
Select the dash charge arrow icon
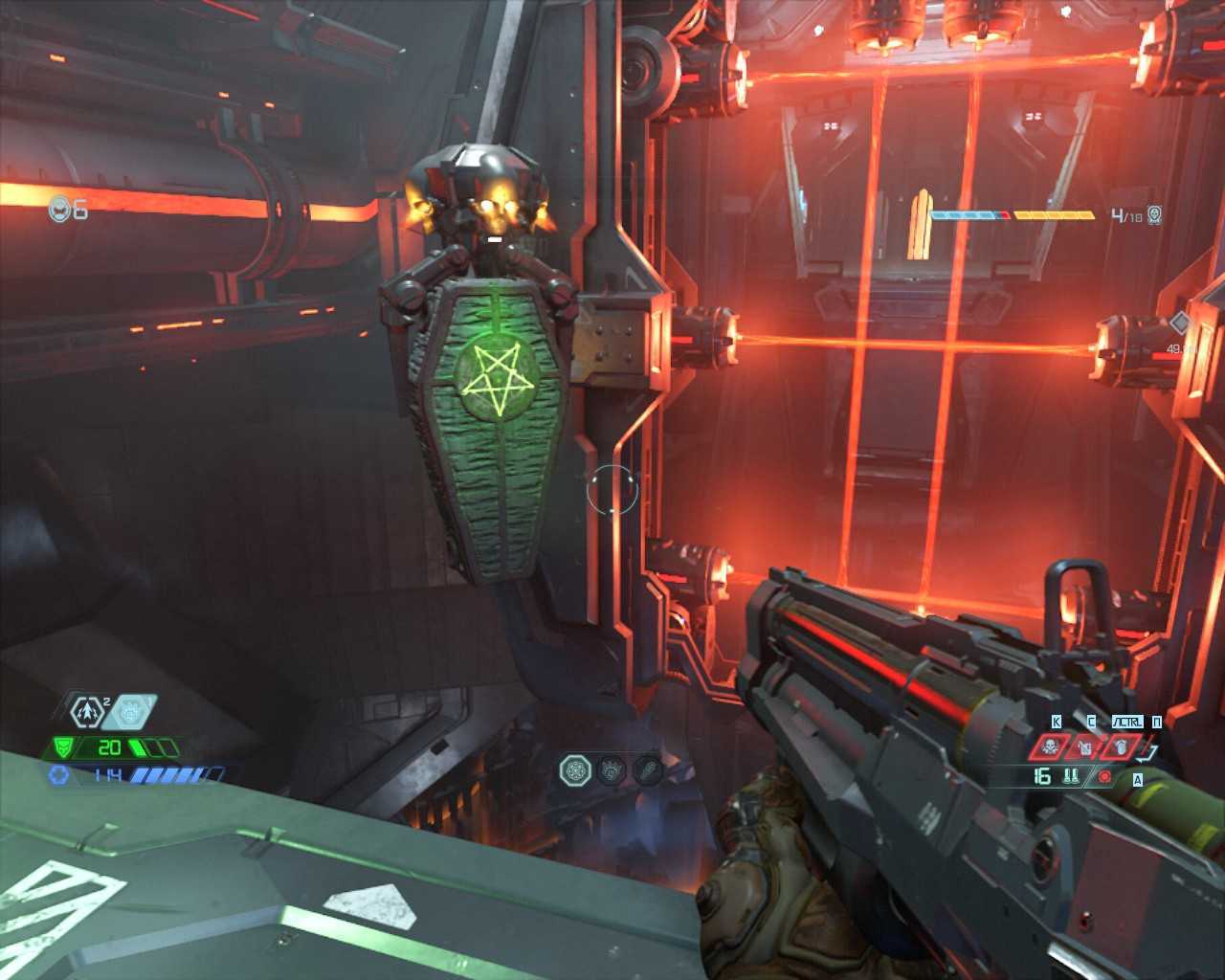pos(87,712)
